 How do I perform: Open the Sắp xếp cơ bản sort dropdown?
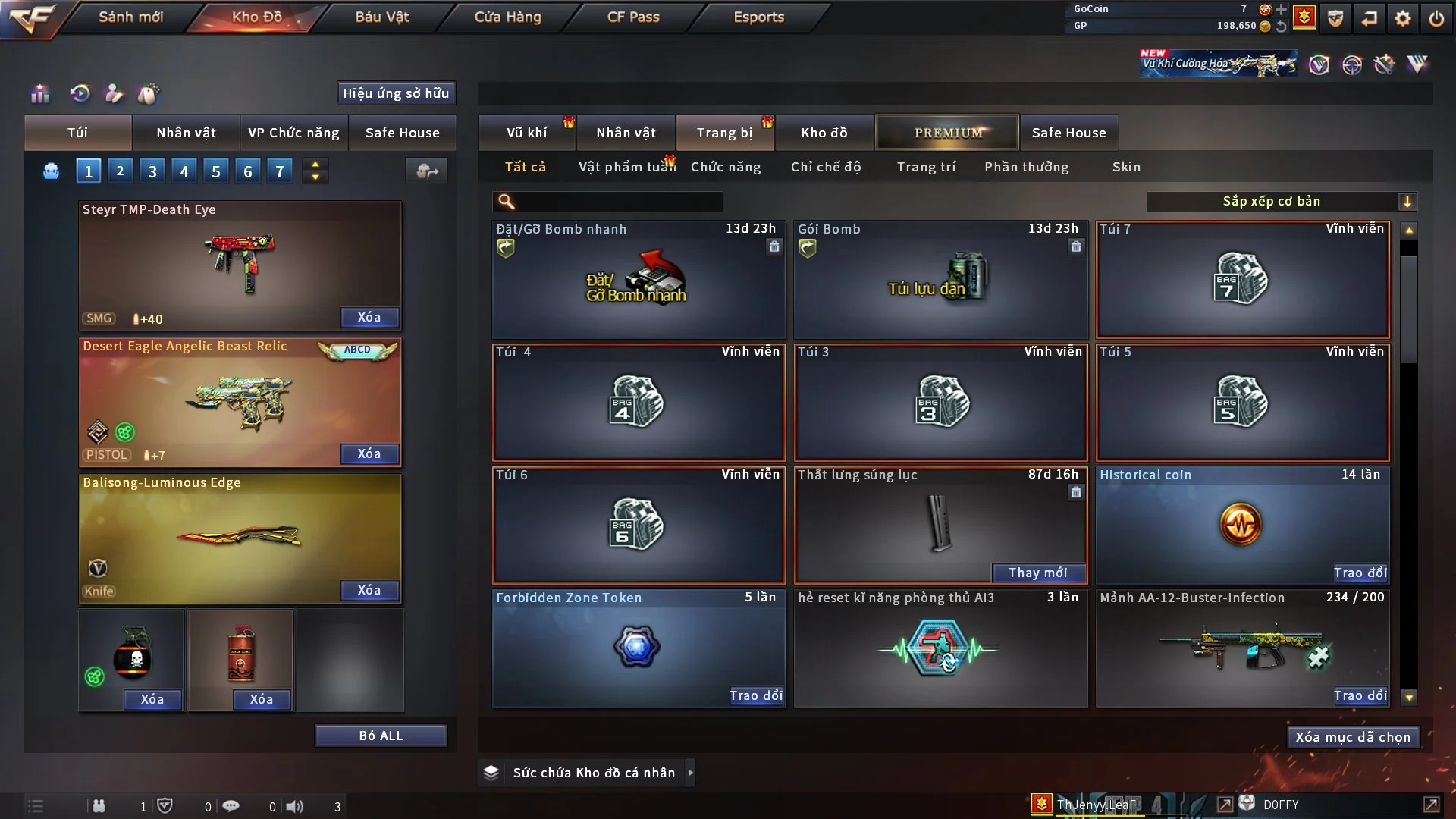[1281, 202]
